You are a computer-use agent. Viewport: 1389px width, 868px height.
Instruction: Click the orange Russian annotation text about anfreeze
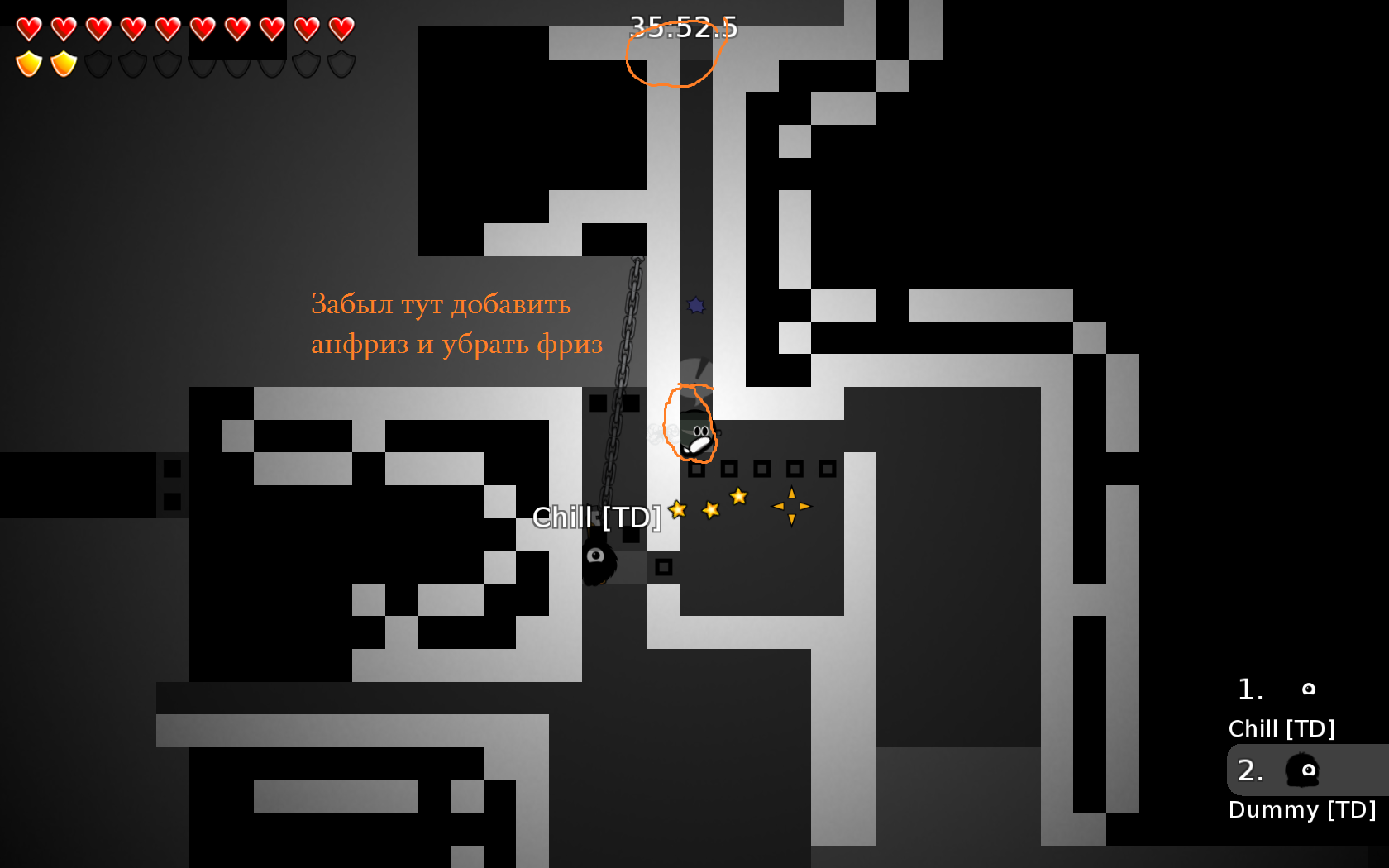pyautogui.click(x=456, y=324)
